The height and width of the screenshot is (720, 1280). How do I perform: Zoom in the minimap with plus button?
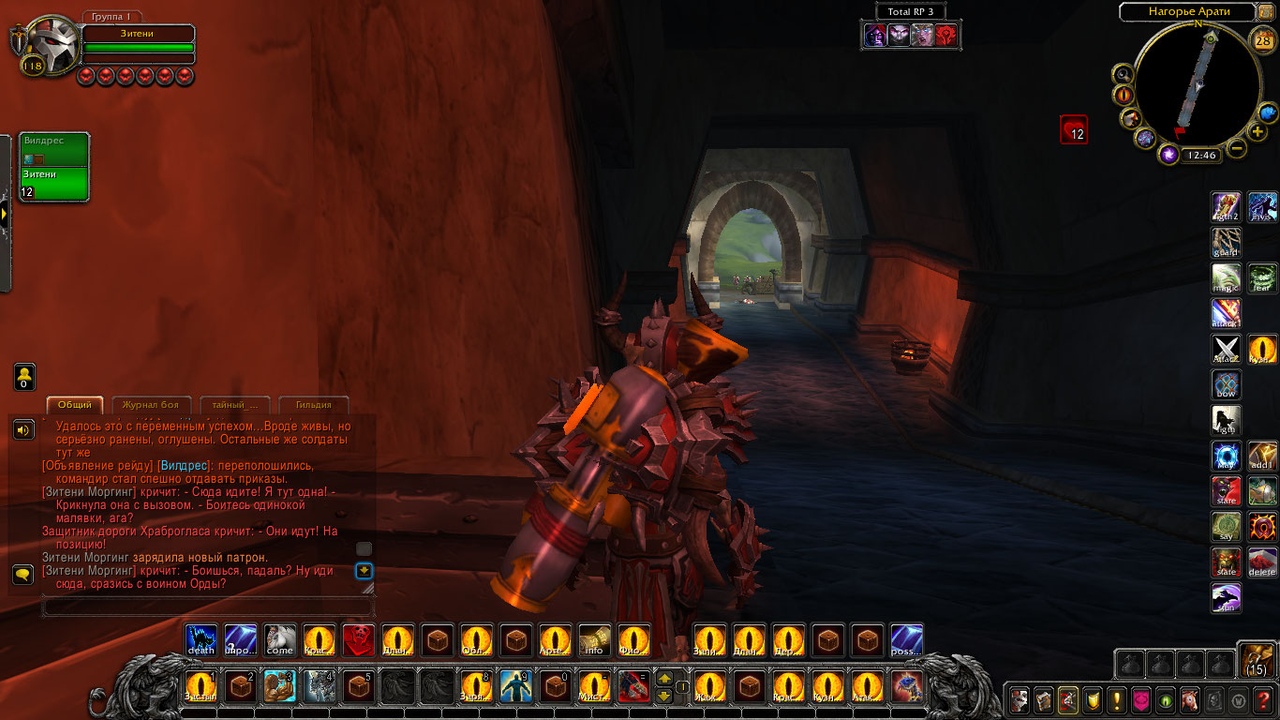1258,132
